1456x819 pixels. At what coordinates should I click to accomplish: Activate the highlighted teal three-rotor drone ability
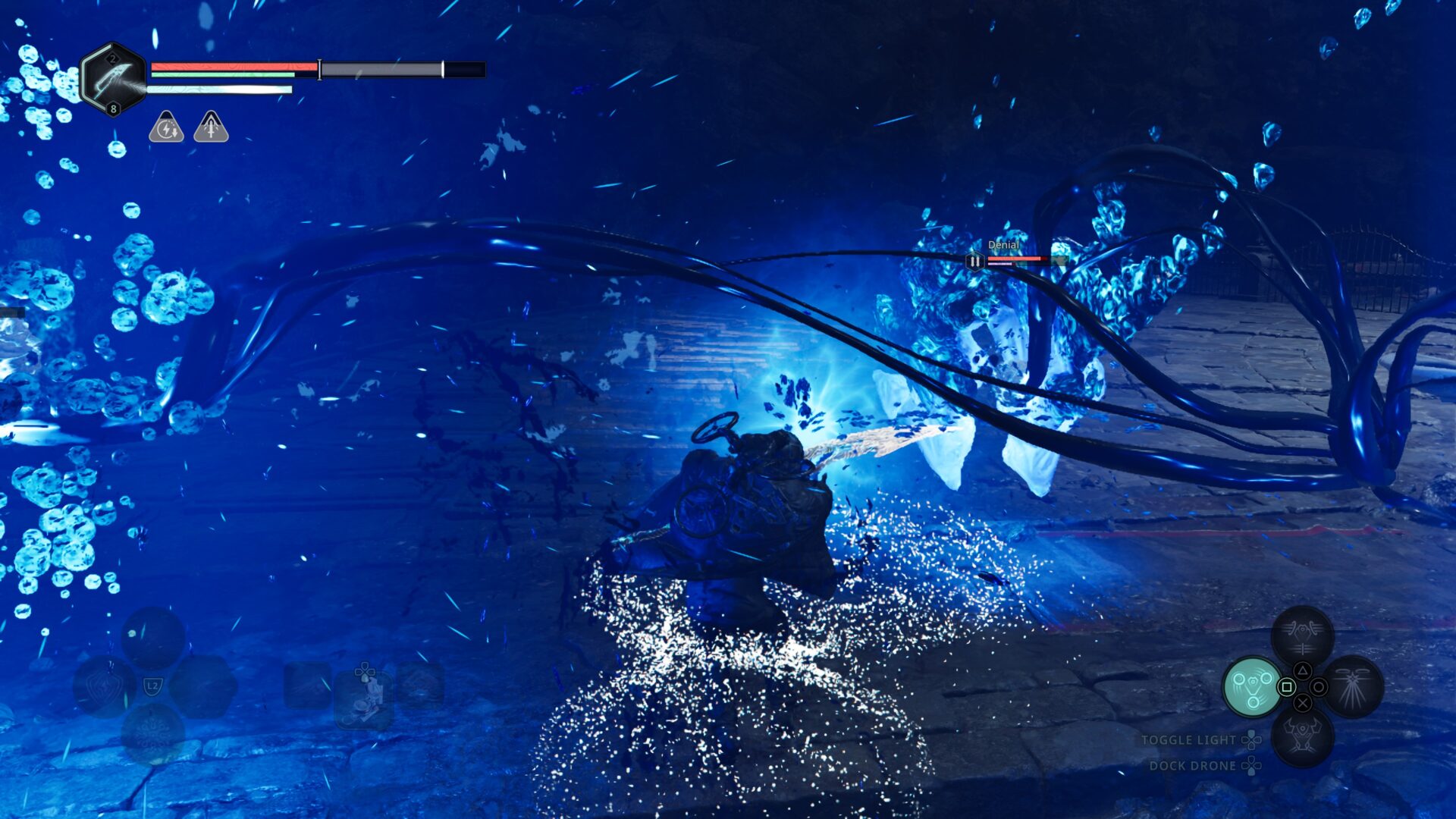coord(1253,687)
